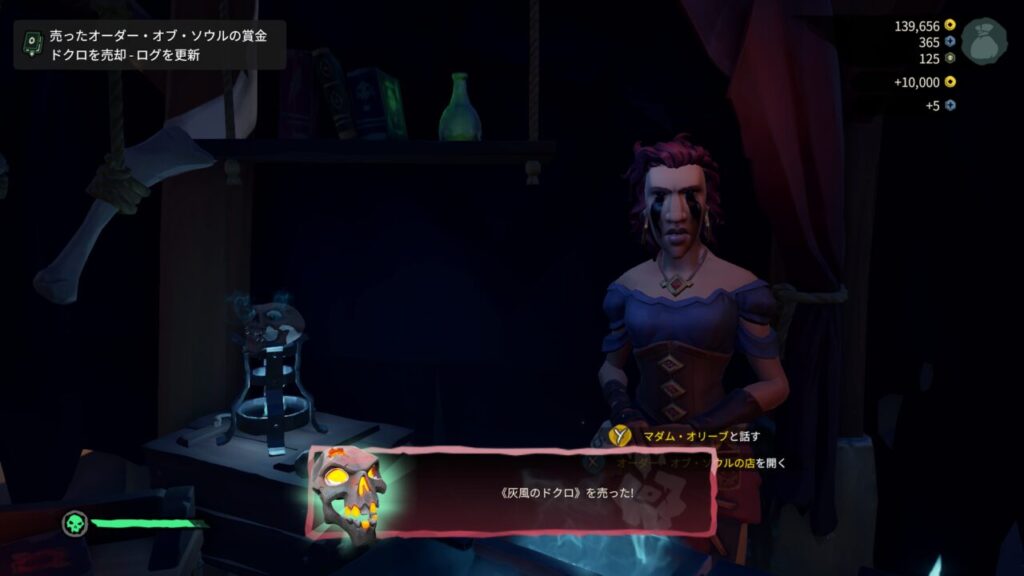Select the talk to Madame Olive prompt
Image resolution: width=1024 pixels, height=576 pixels.
(x=686, y=436)
